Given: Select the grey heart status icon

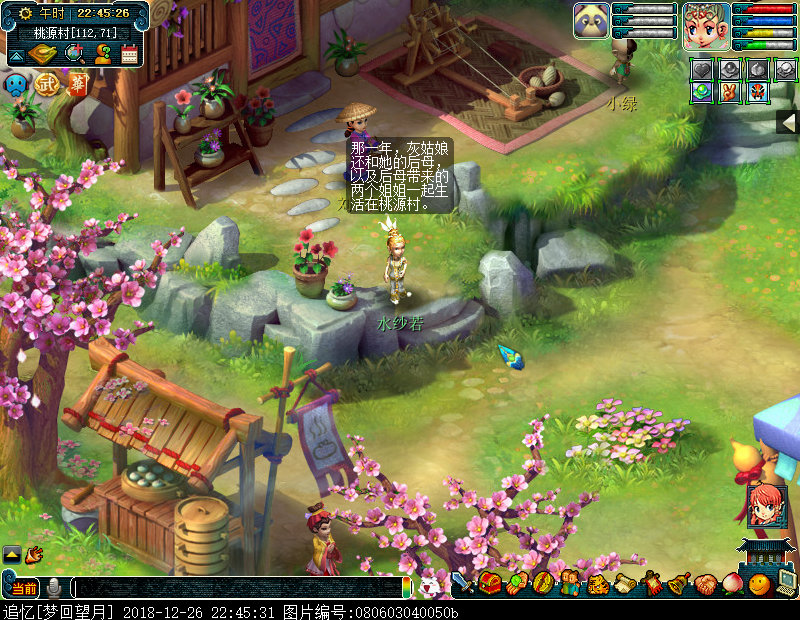Looking at the screenshot, I should [703, 69].
